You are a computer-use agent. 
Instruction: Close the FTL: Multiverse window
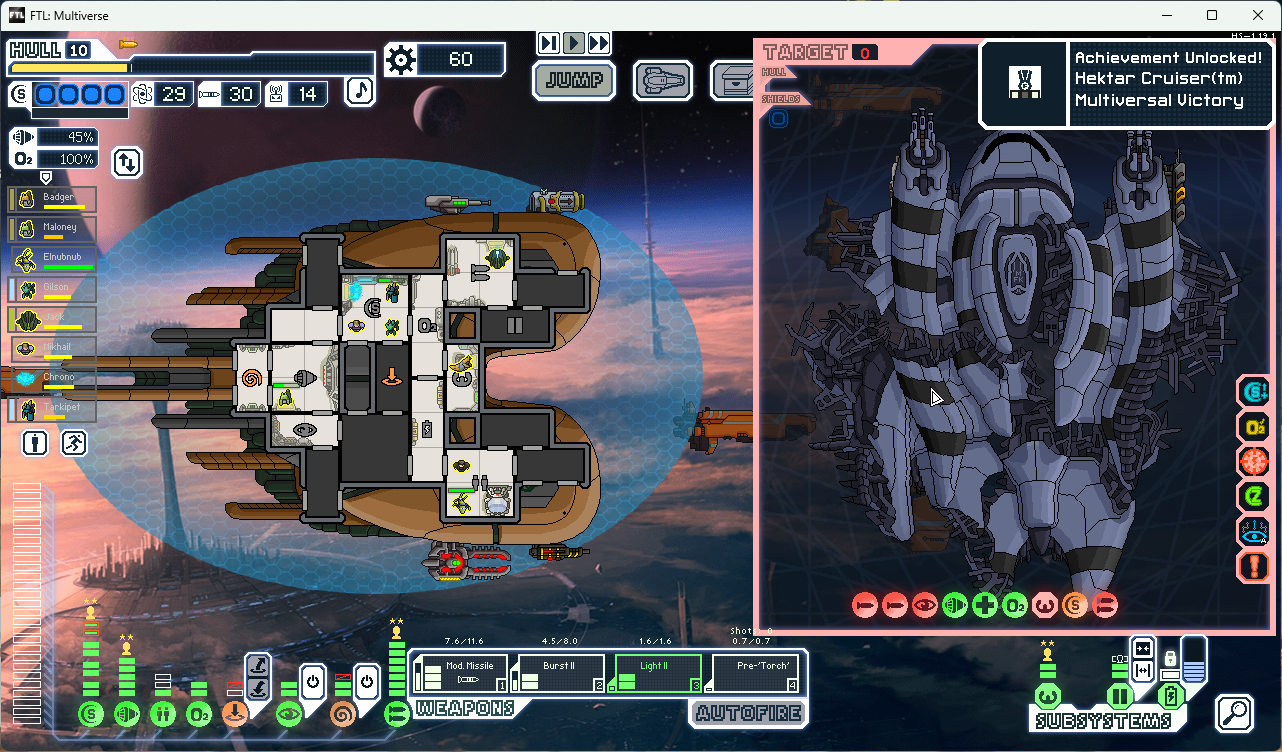click(x=1257, y=15)
